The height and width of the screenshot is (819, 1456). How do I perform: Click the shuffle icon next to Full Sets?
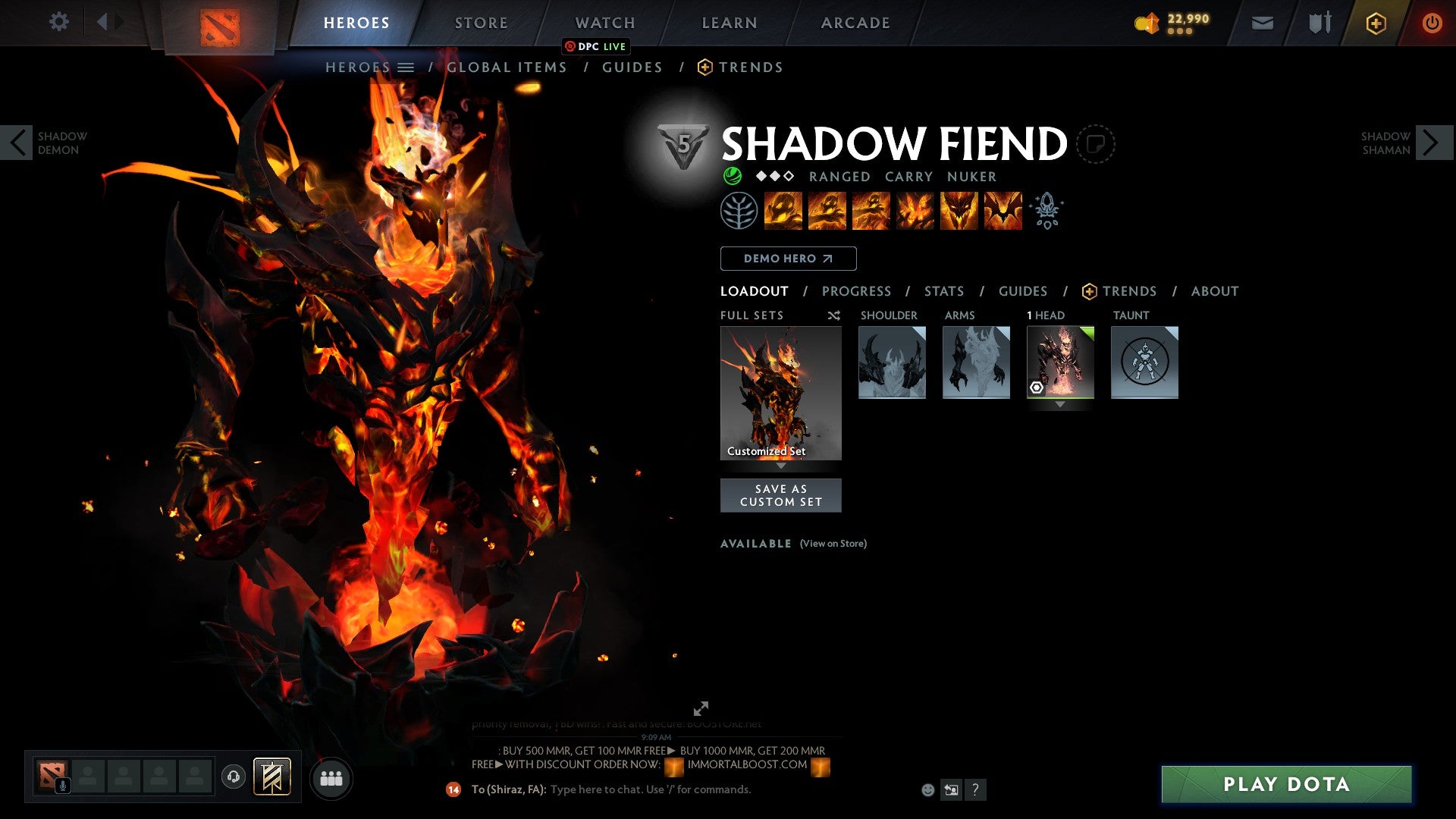(833, 315)
